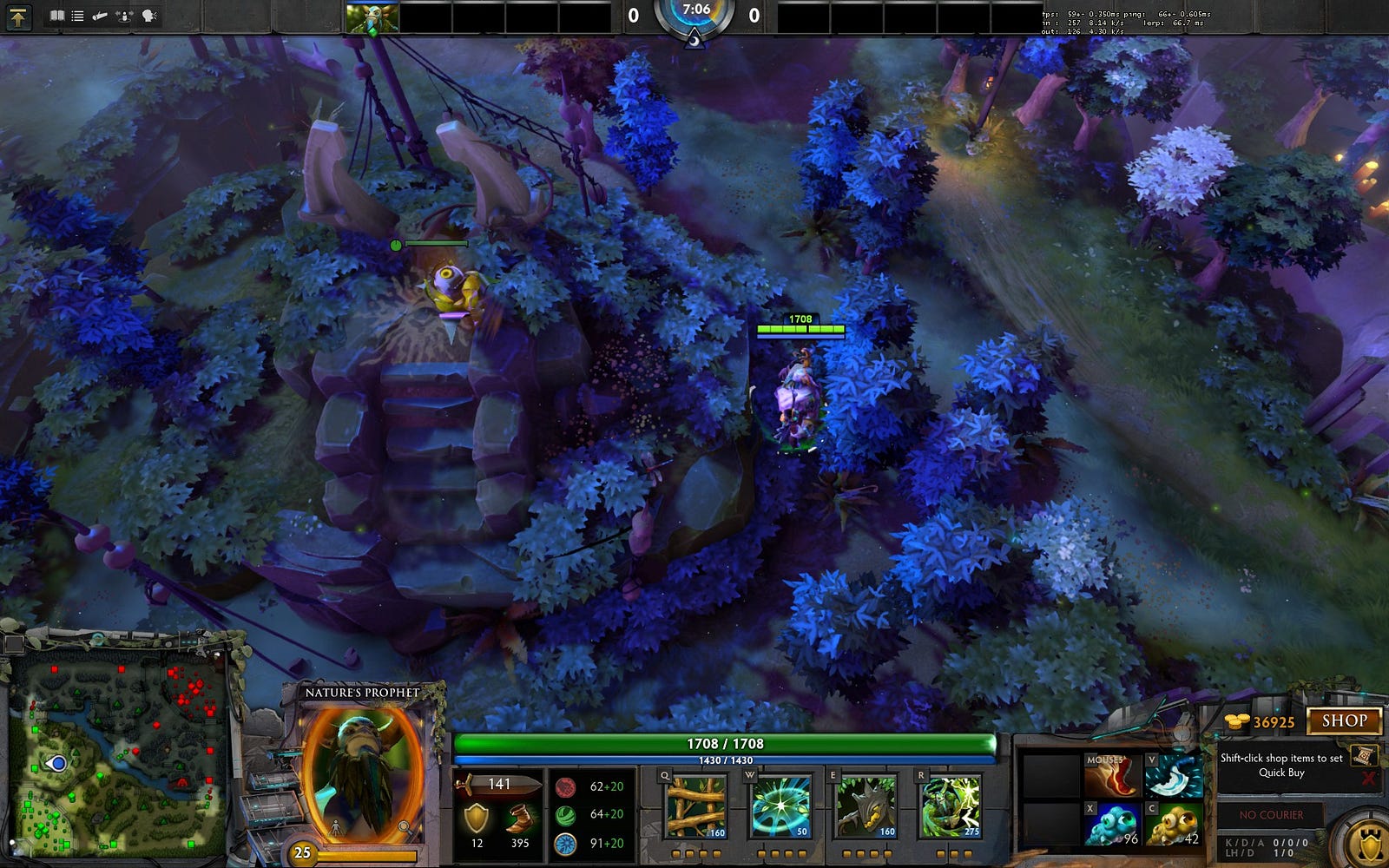Select the blue blob item with 96
Screen dimensions: 1389x868
point(1111,825)
